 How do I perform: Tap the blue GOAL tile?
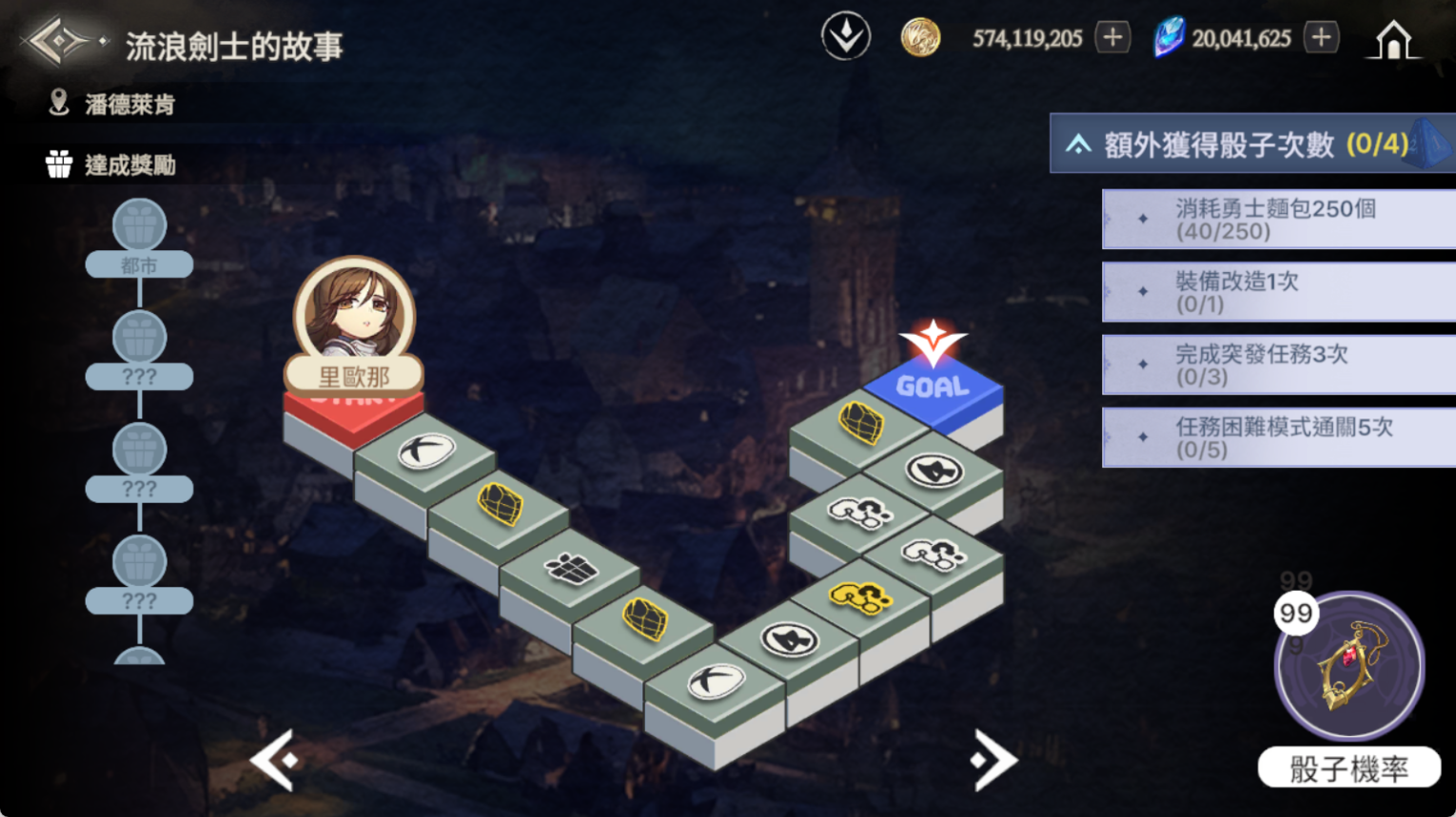click(933, 387)
